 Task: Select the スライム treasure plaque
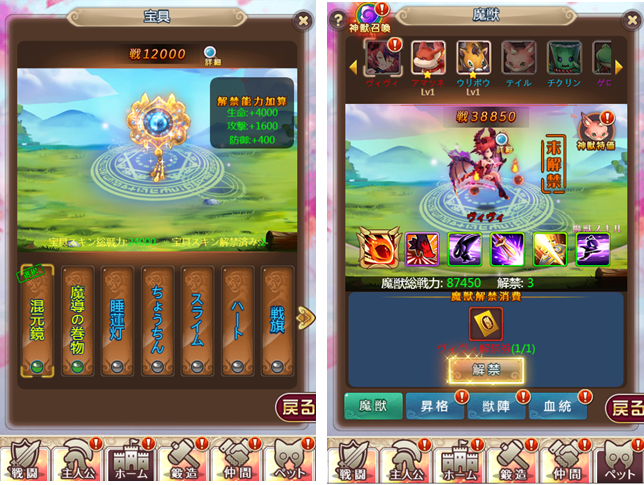coord(199,321)
